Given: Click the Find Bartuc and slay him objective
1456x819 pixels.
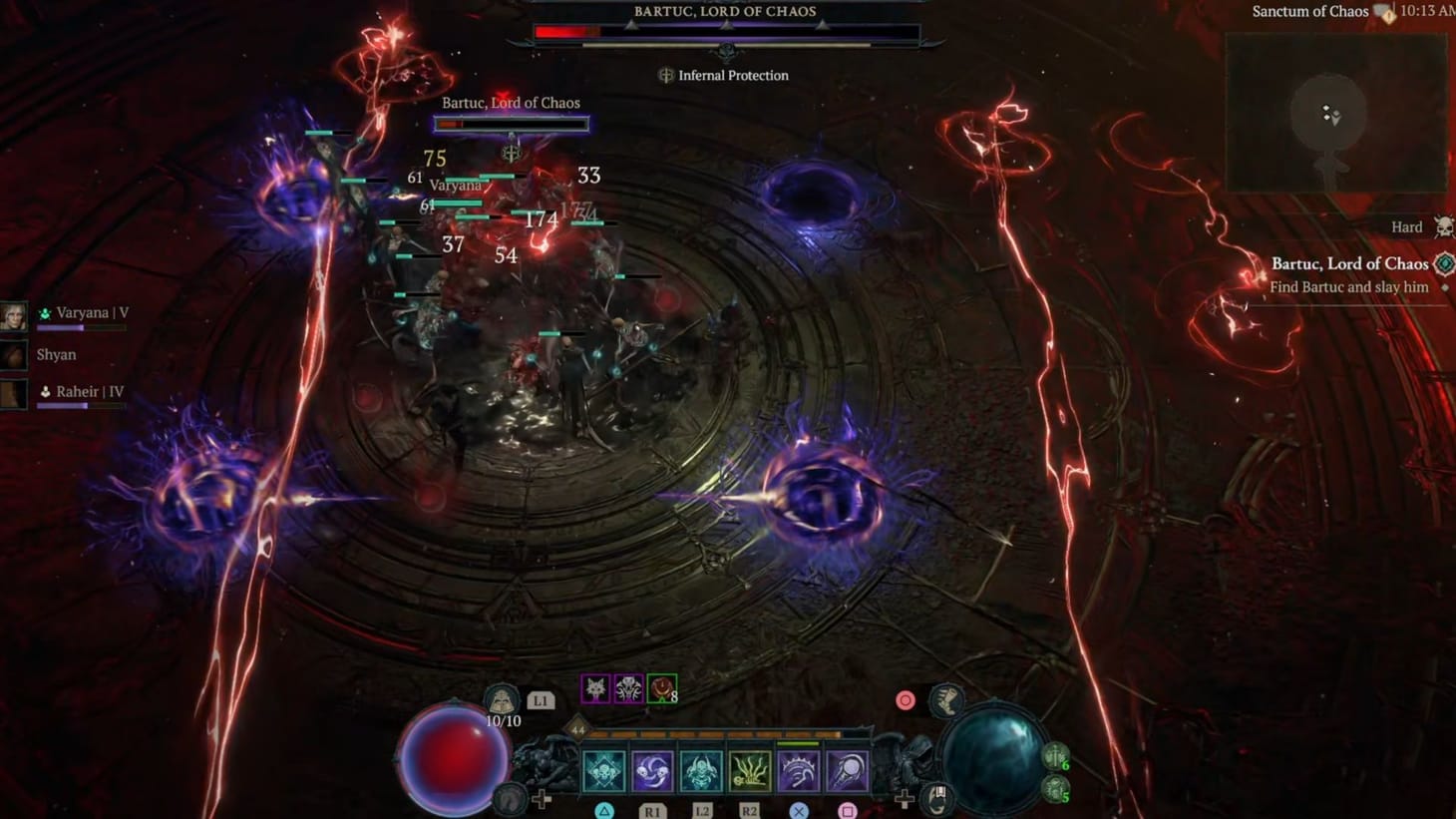Looking at the screenshot, I should [x=1347, y=286].
